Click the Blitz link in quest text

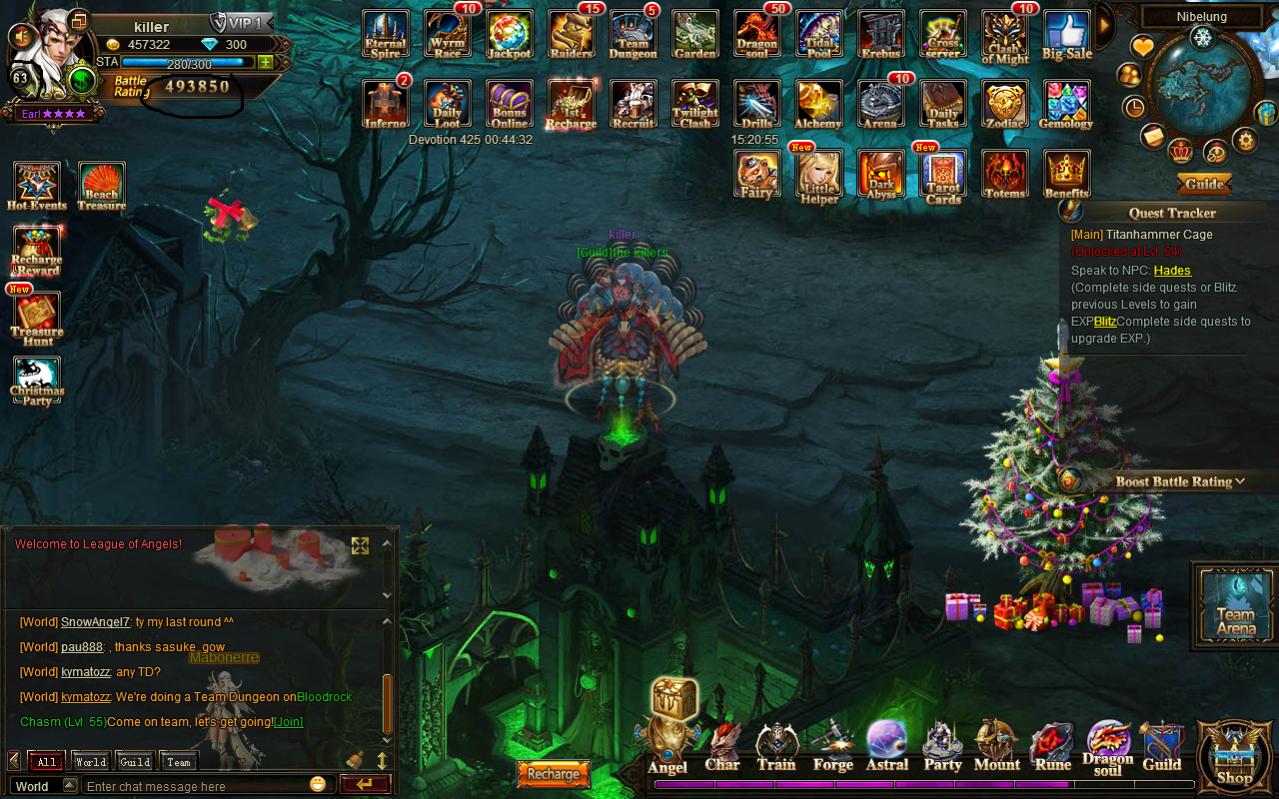[x=1104, y=322]
